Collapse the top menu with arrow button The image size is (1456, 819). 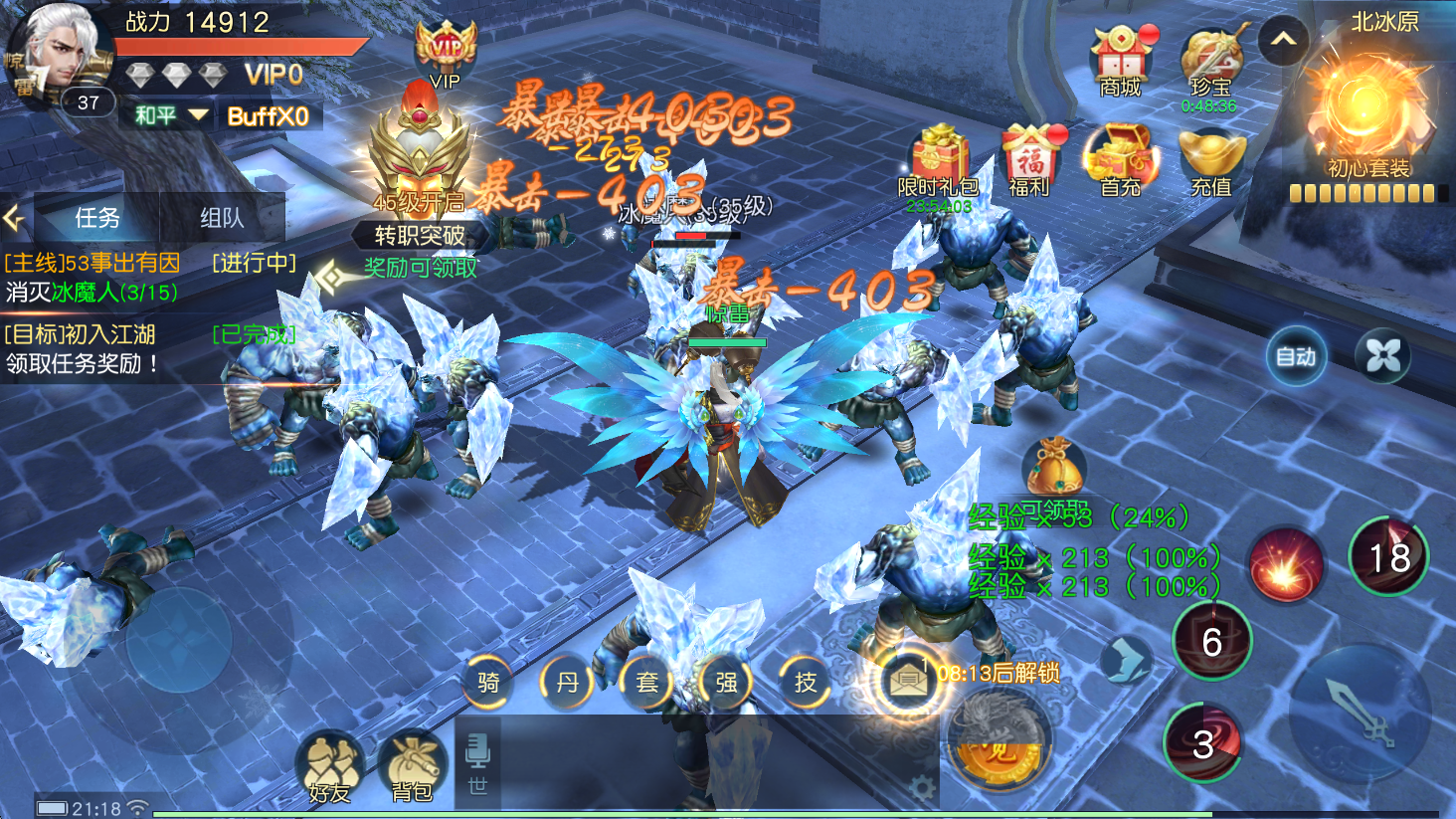coord(1283,41)
